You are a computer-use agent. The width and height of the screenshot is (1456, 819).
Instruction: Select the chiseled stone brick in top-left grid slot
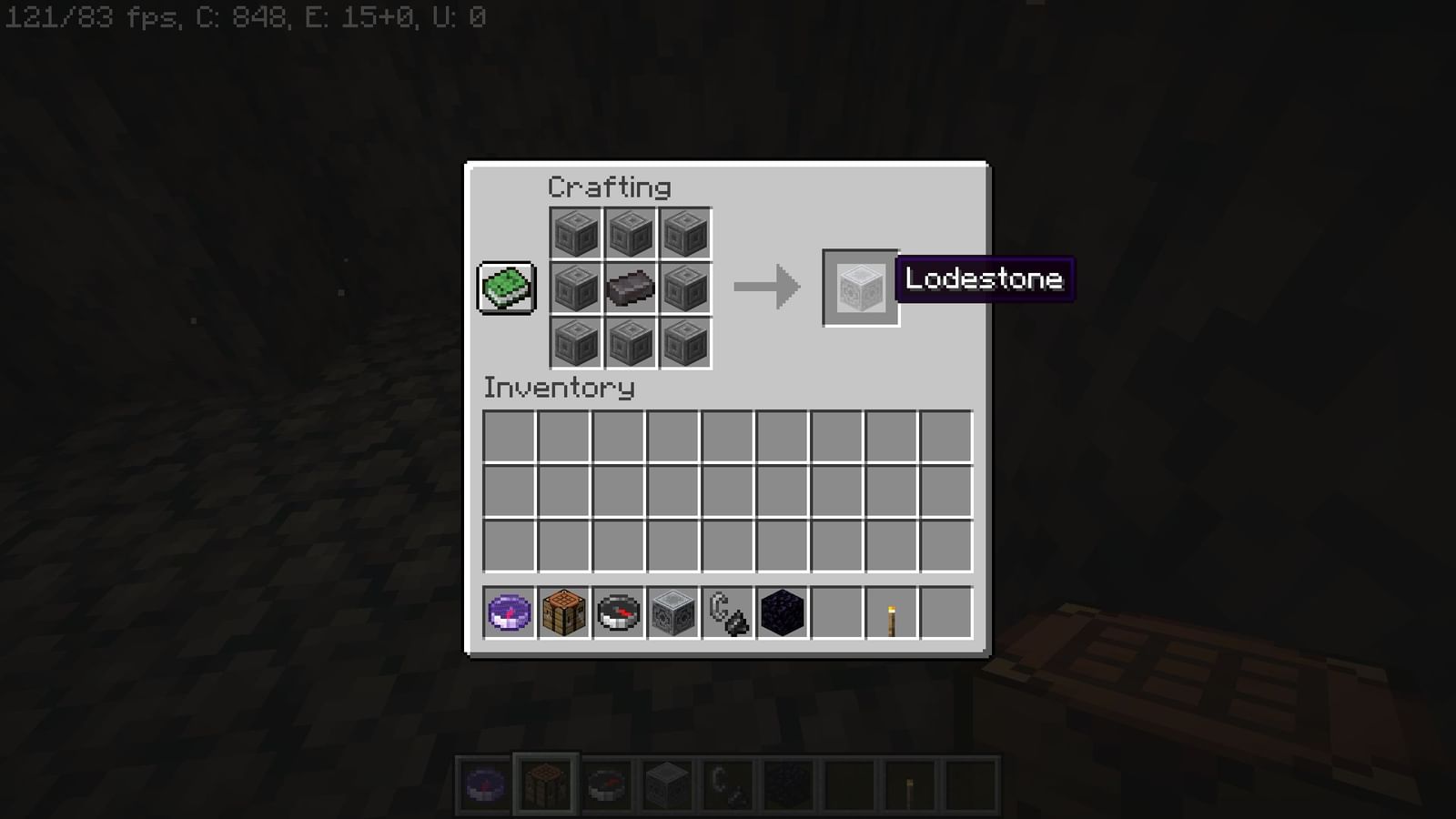click(x=575, y=232)
